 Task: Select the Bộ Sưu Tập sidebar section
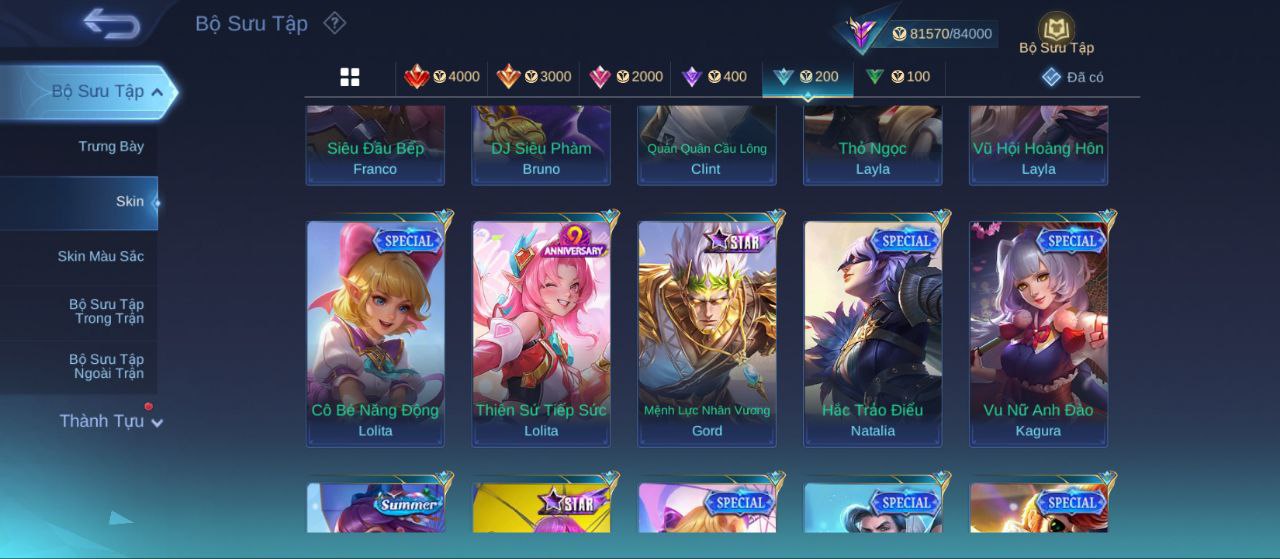[98, 92]
